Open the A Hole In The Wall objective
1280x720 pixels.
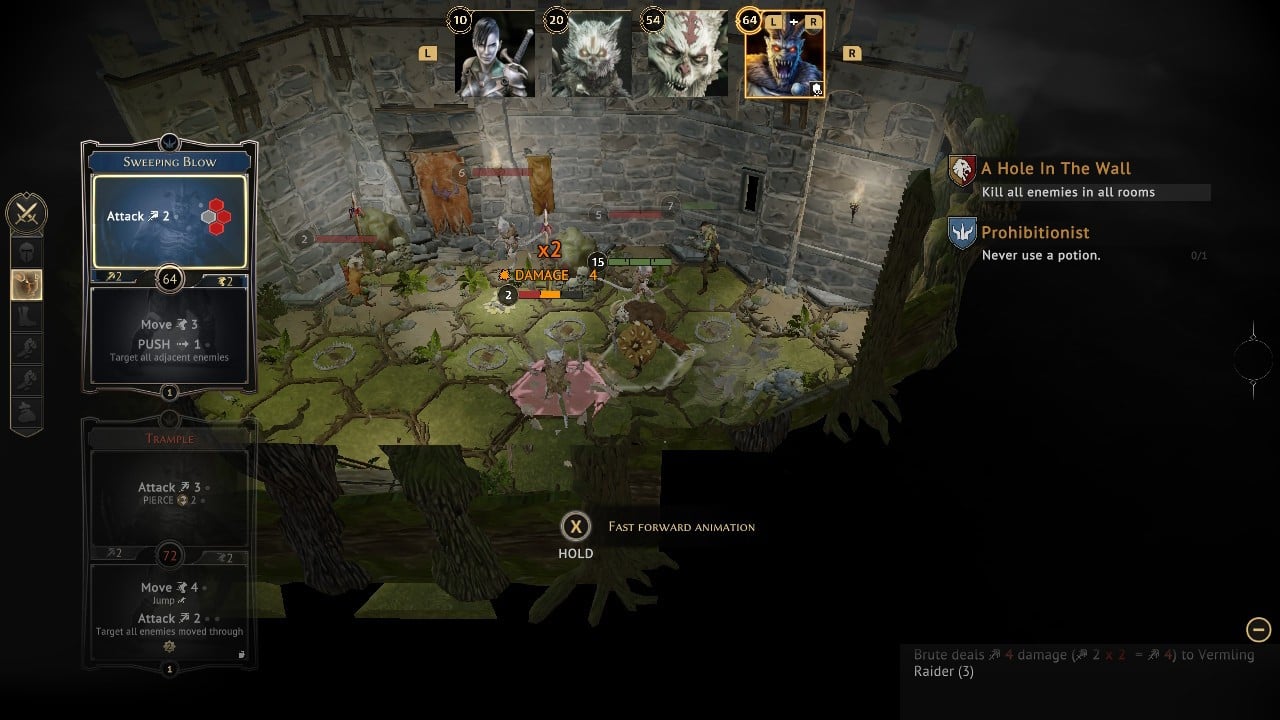1056,169
